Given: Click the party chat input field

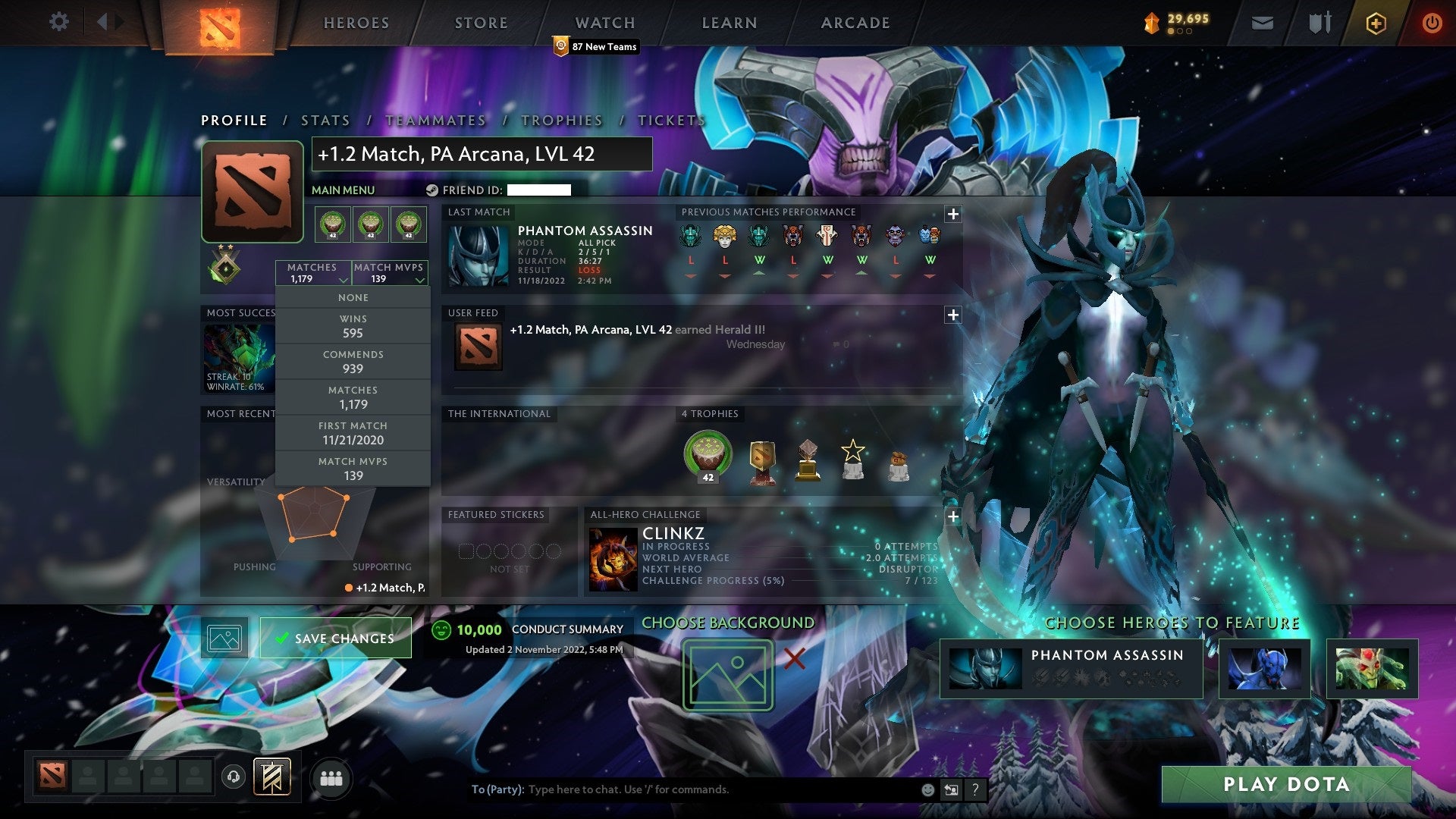Looking at the screenshot, I should (x=682, y=789).
